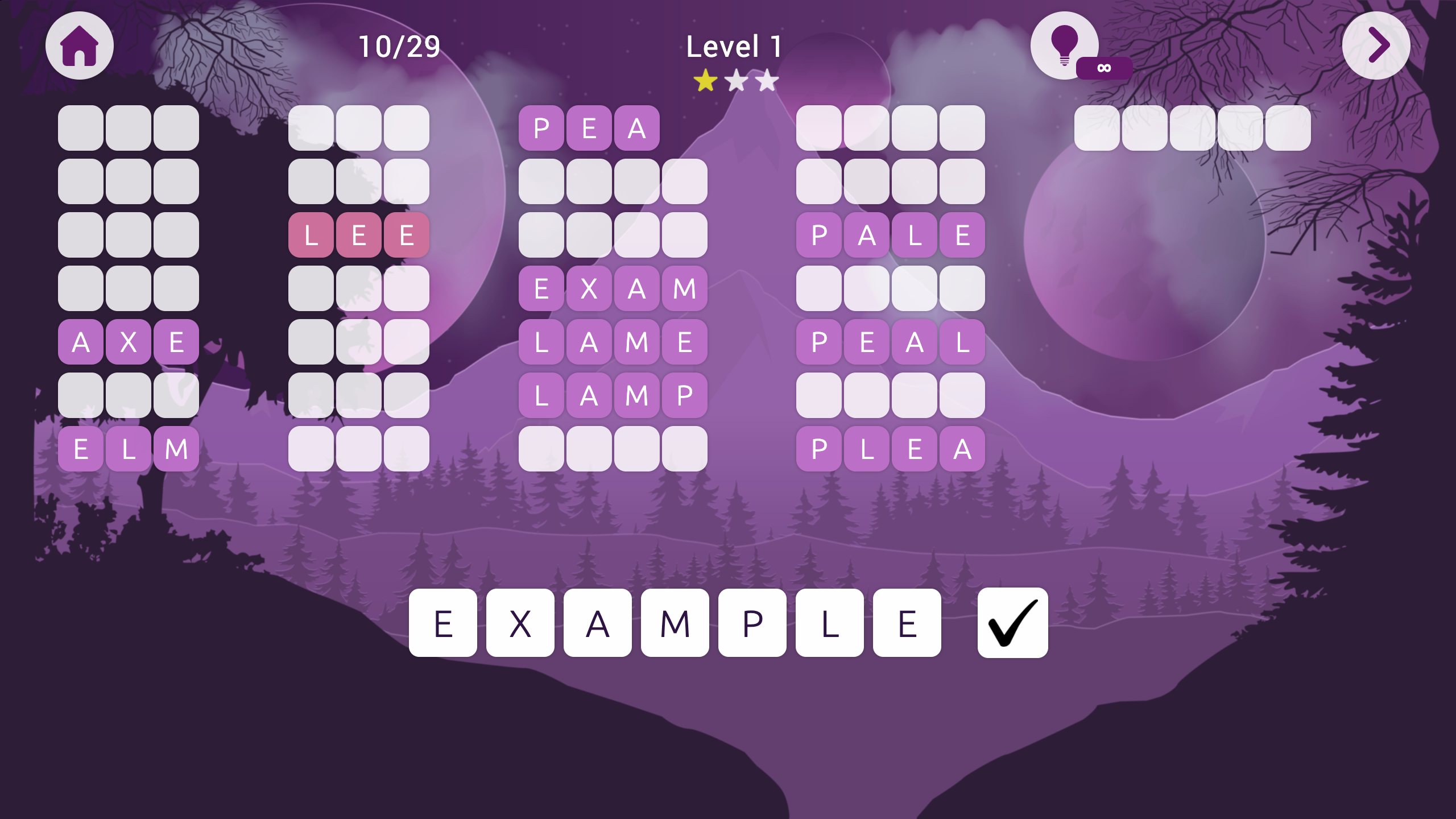
Task: Click the 10/29 word counter
Action: pyautogui.click(x=399, y=47)
